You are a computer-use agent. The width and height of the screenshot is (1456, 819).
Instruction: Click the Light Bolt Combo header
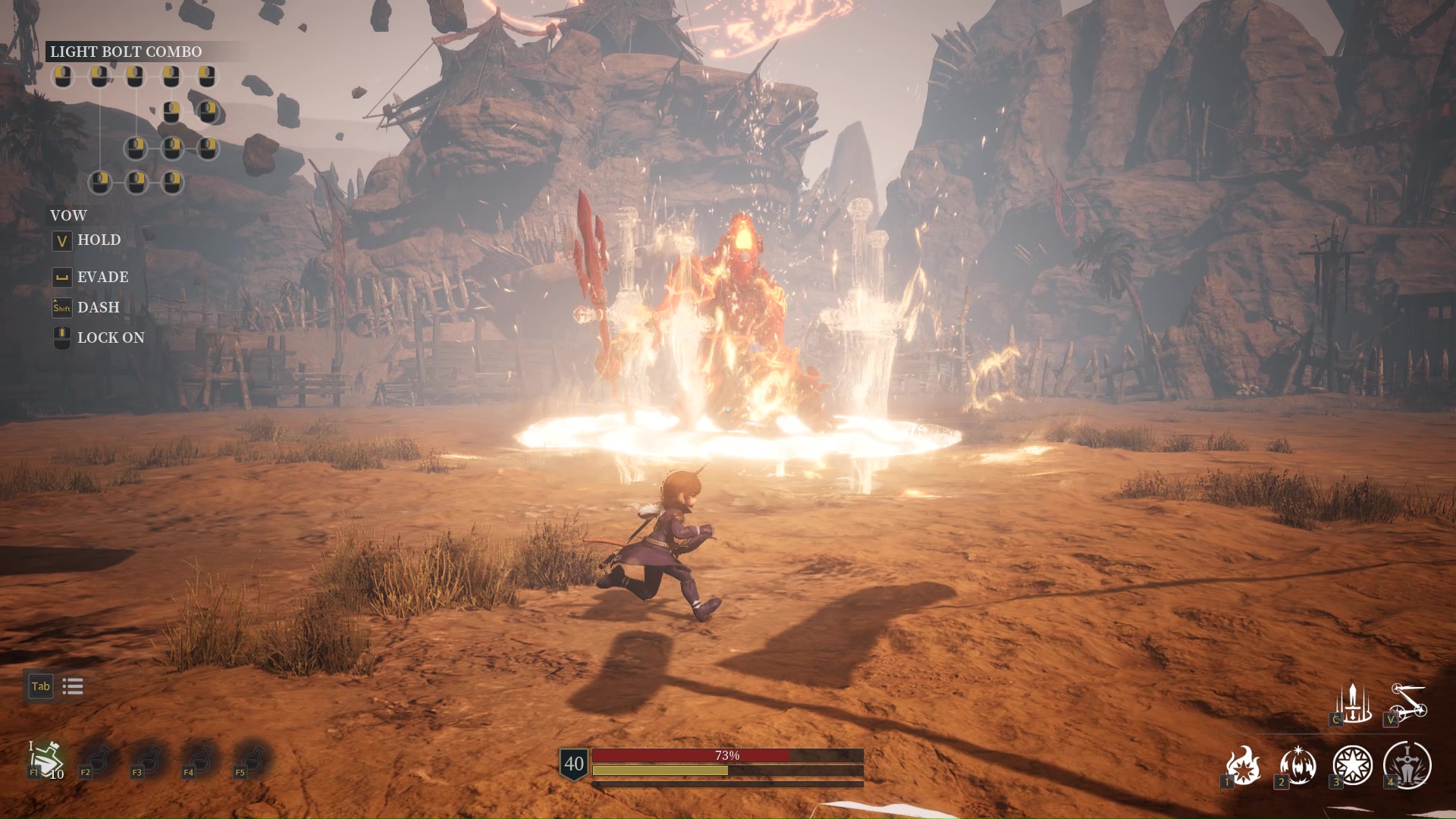(126, 52)
